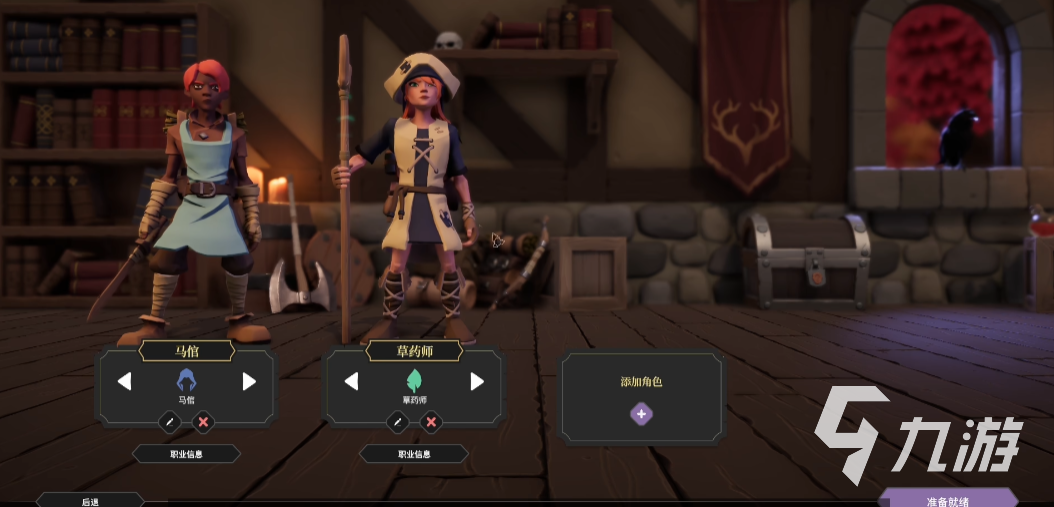Switch 马倌 to the previous class
This screenshot has height=507, width=1054.
coord(124,381)
